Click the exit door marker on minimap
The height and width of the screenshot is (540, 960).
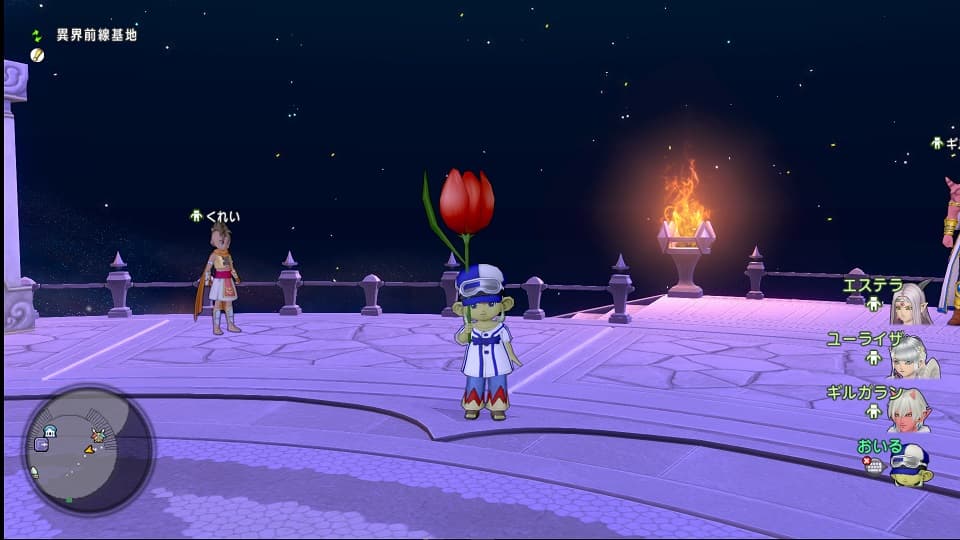[41, 444]
